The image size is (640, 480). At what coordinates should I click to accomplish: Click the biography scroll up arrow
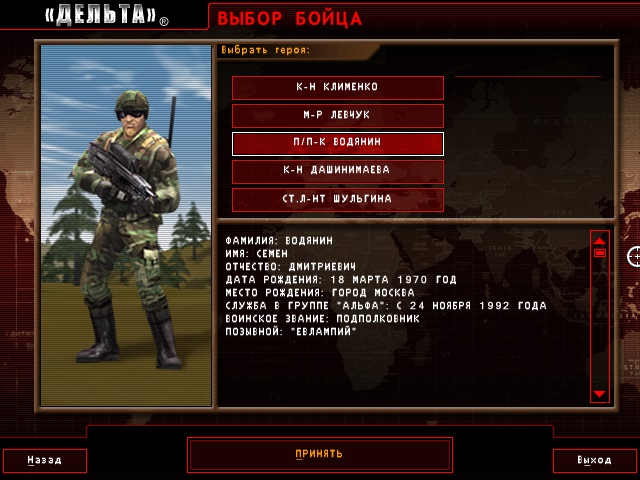pos(600,240)
